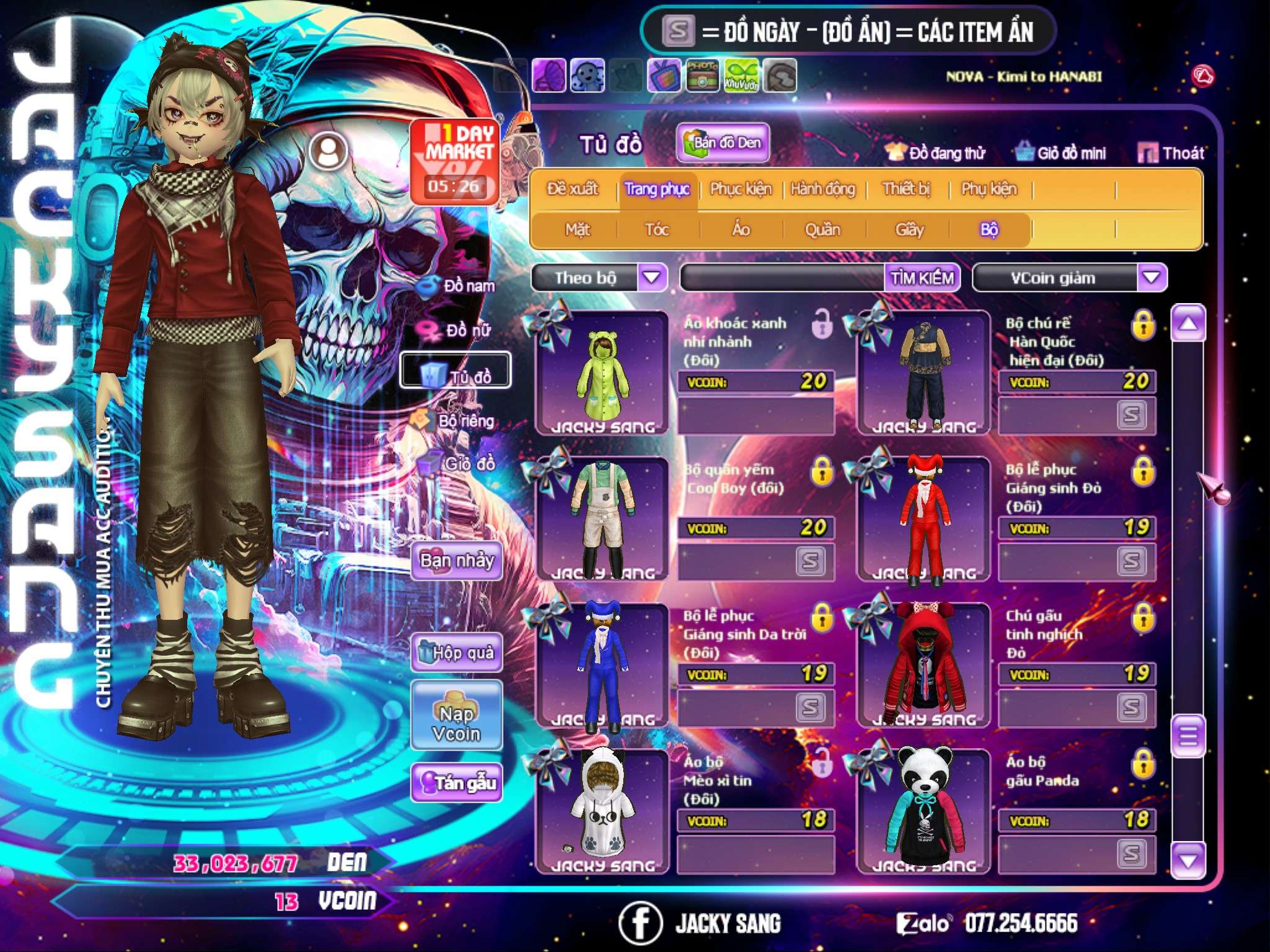The width and height of the screenshot is (1270, 952).
Task: Click the TÌM KIẾM search button
Action: pos(921,278)
